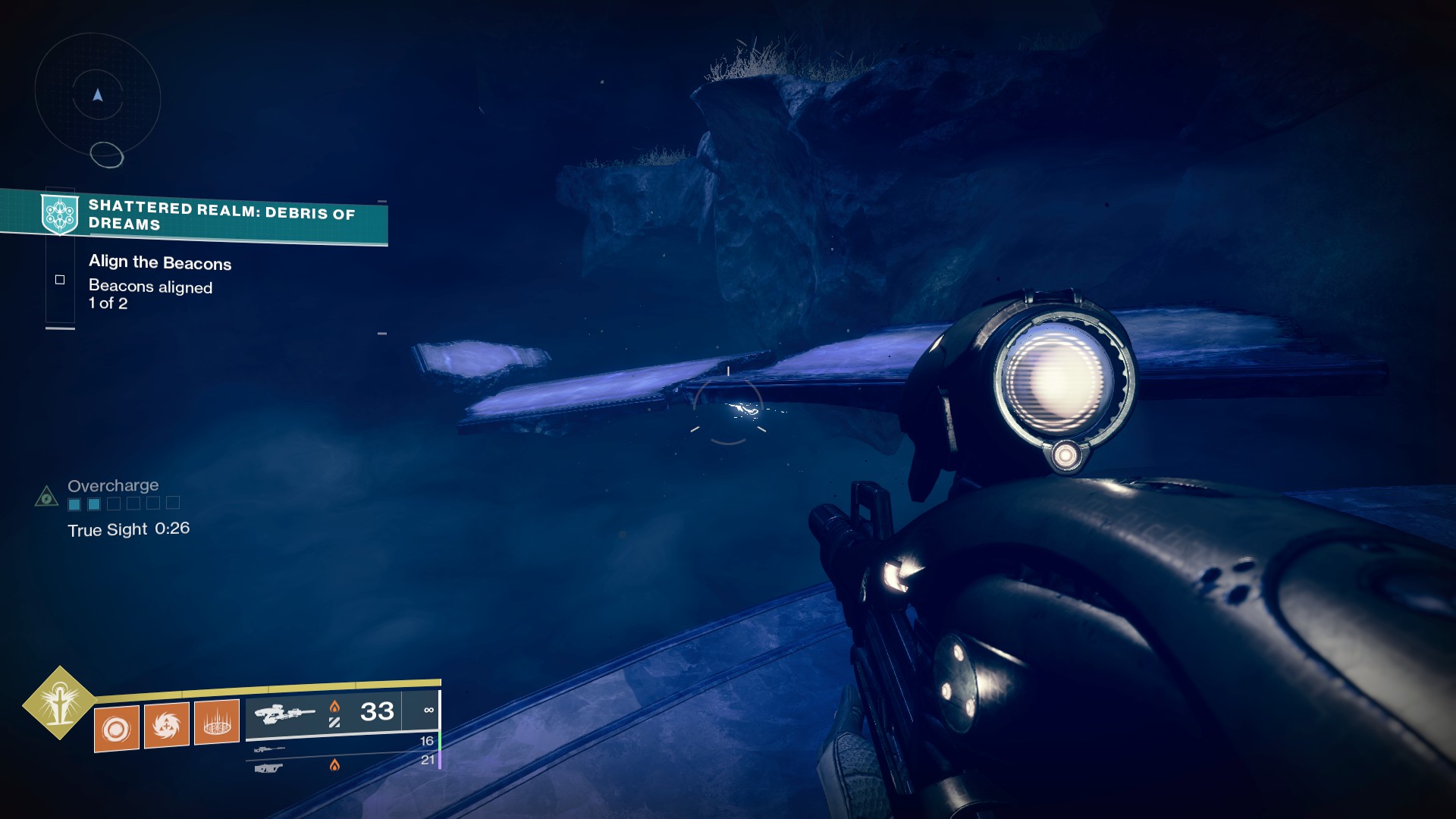The width and height of the screenshot is (1456, 819).
Task: Switch to the stowed weapon with 21 ammo
Action: coord(269,768)
